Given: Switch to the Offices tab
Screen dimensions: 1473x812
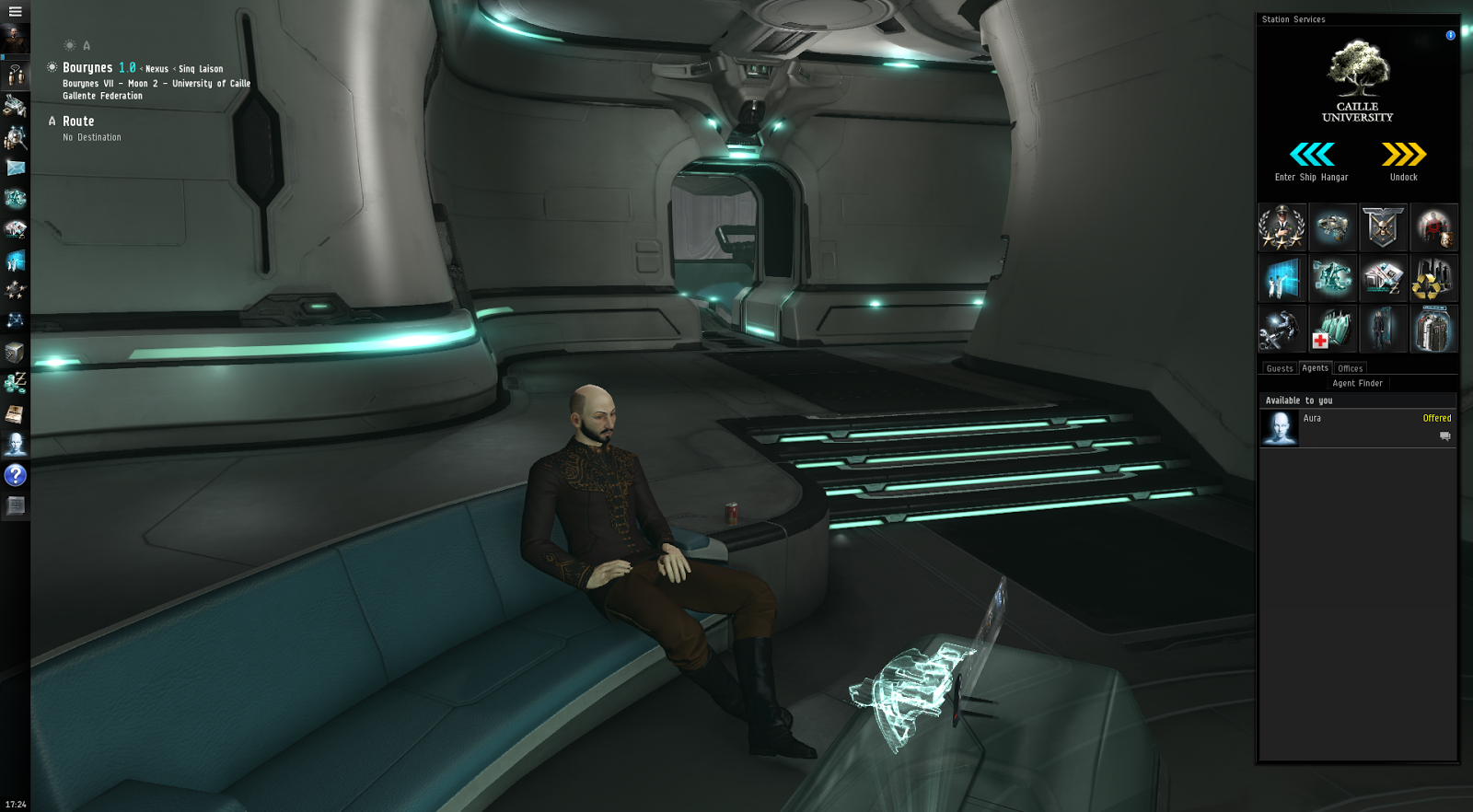Looking at the screenshot, I should (1350, 367).
